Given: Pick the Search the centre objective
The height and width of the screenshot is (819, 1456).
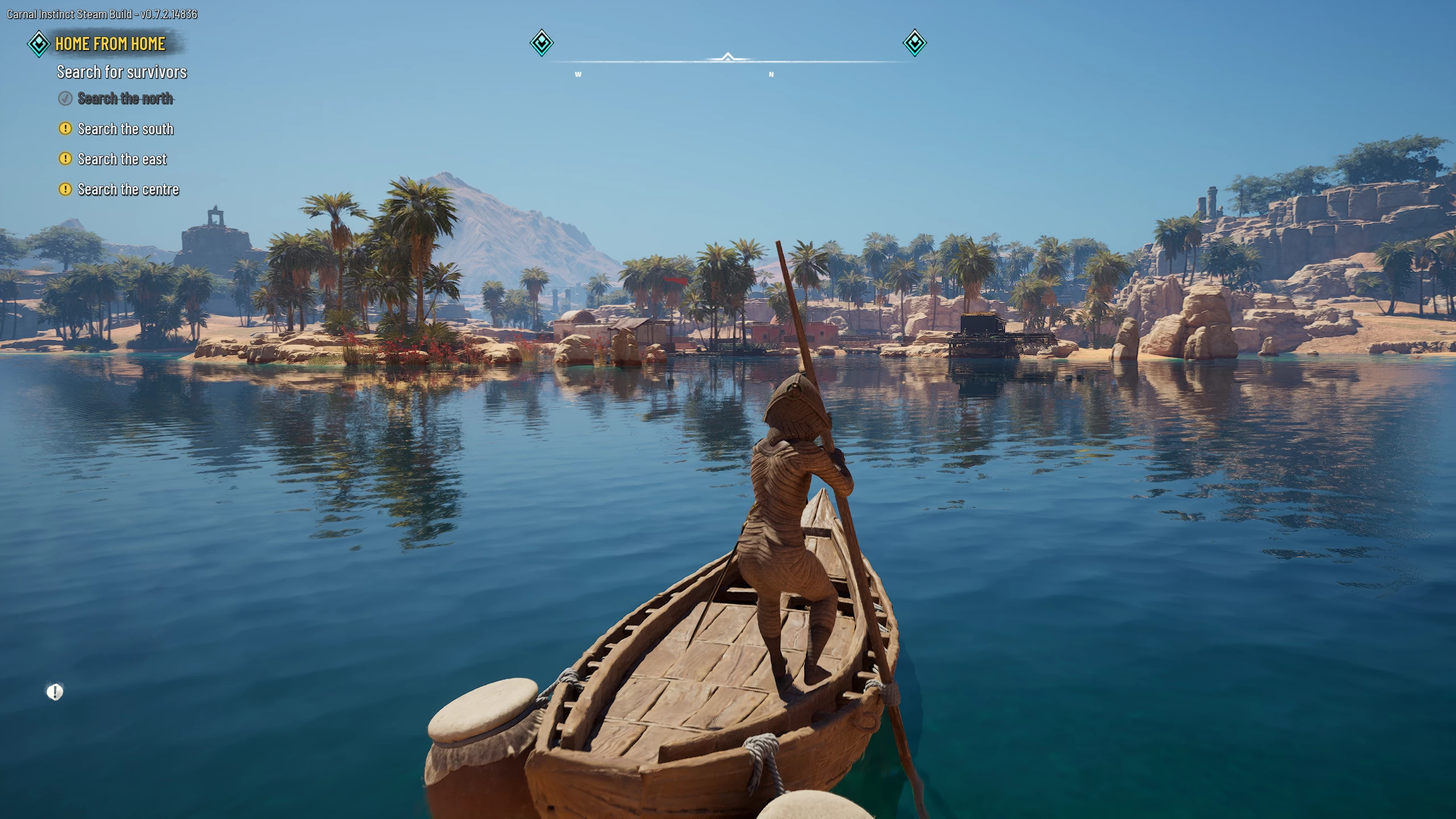Looking at the screenshot, I should point(128,189).
